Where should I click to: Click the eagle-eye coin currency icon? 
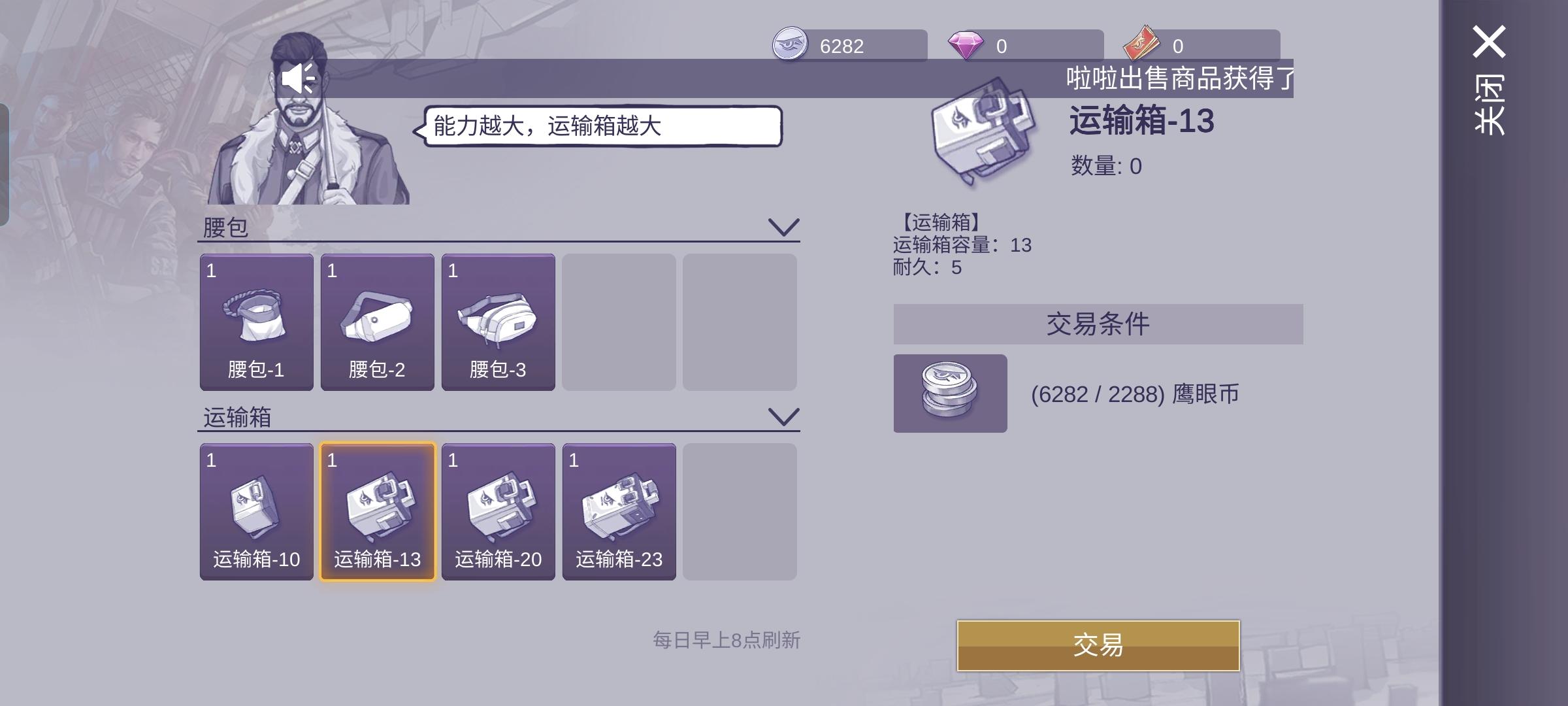click(791, 46)
